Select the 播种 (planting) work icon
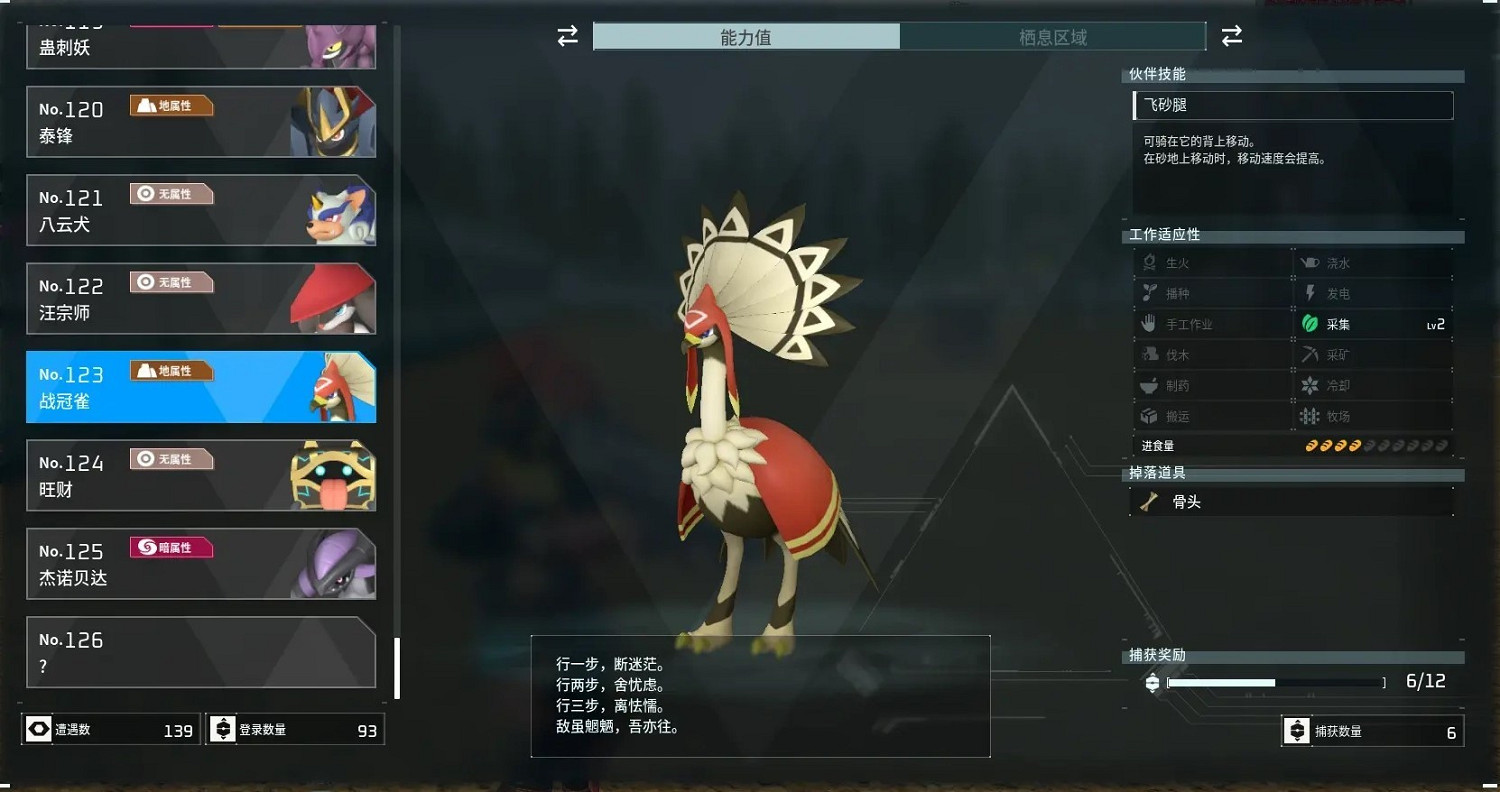The height and width of the screenshot is (792, 1500). tap(1151, 293)
